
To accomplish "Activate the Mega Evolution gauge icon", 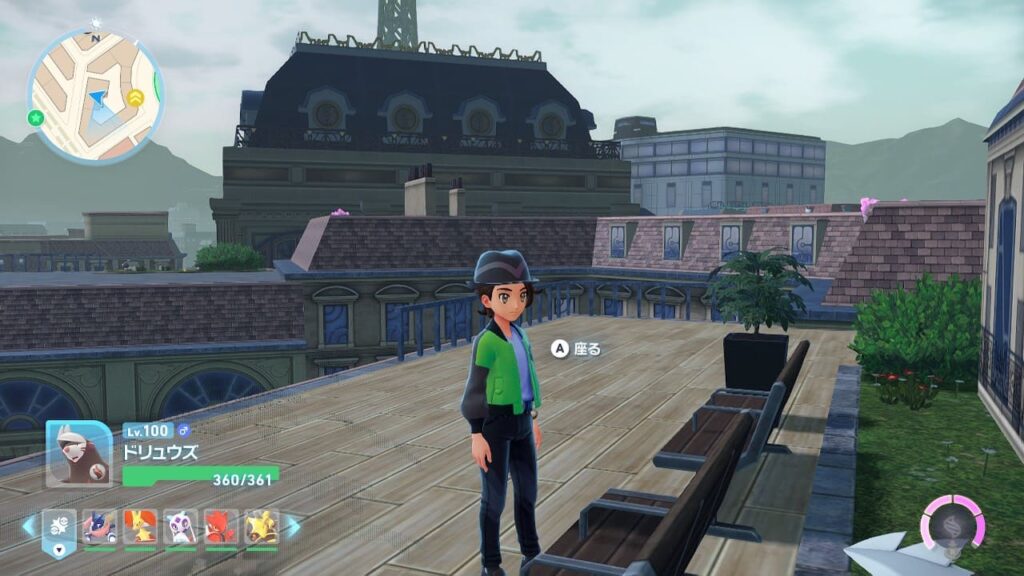I will click(x=952, y=521).
